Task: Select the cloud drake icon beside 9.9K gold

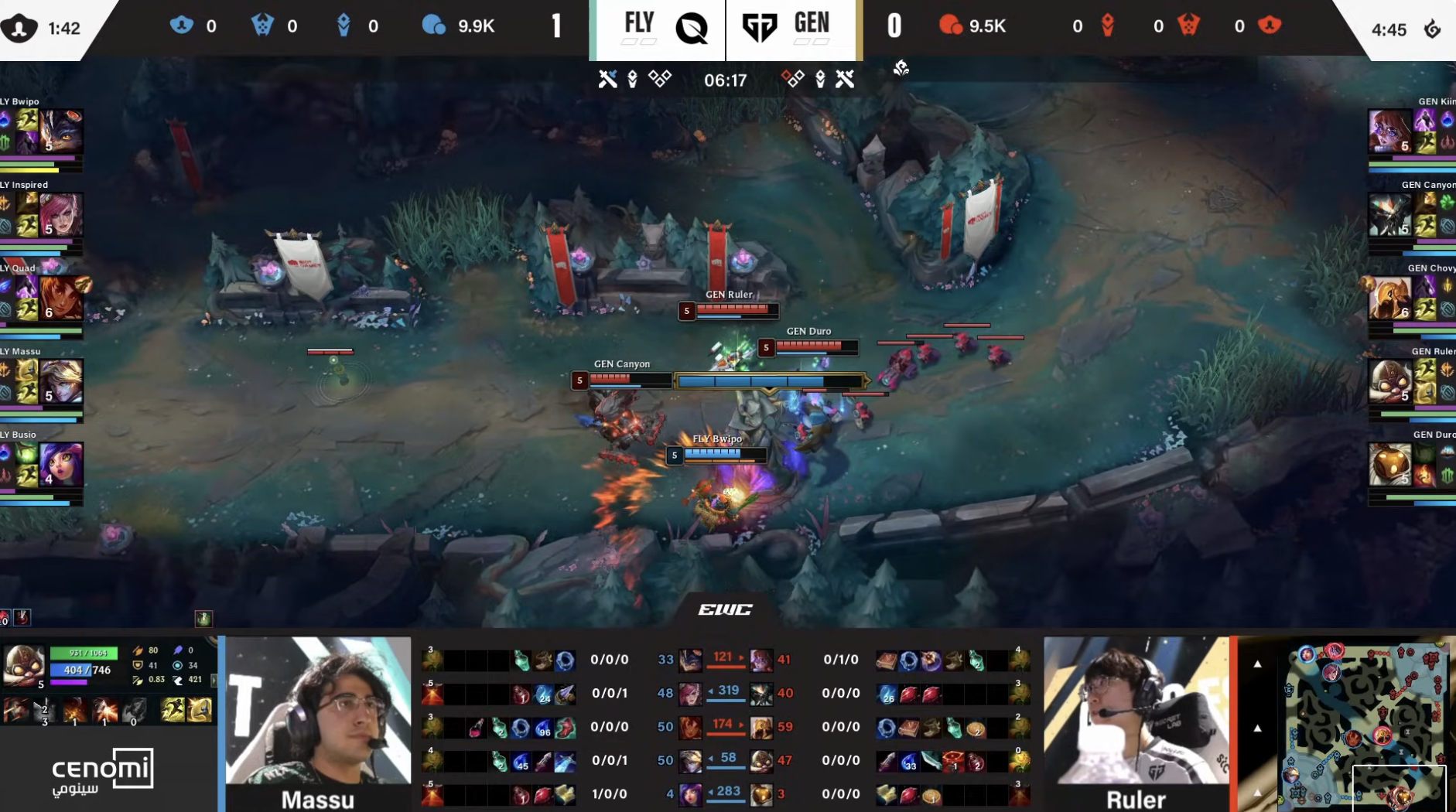Action: pyautogui.click(x=436, y=25)
